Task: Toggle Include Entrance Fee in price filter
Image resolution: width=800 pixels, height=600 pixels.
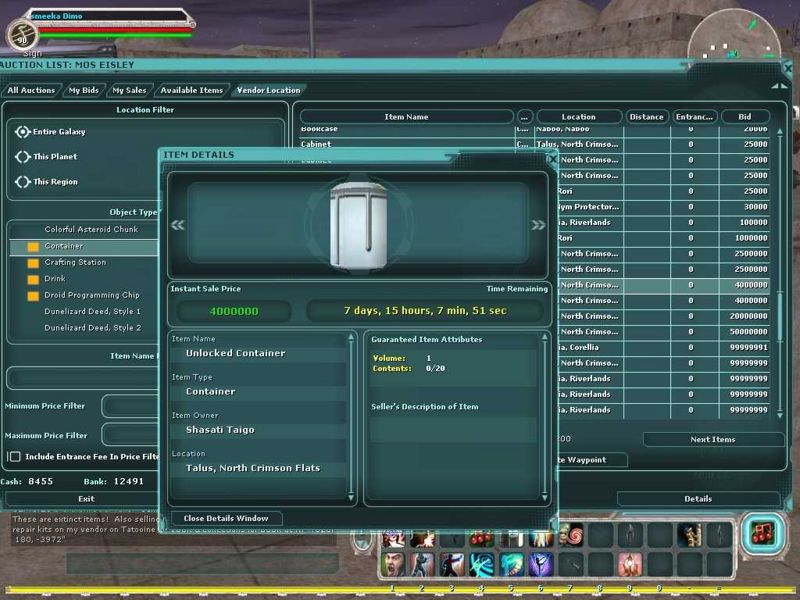Action: [15, 456]
